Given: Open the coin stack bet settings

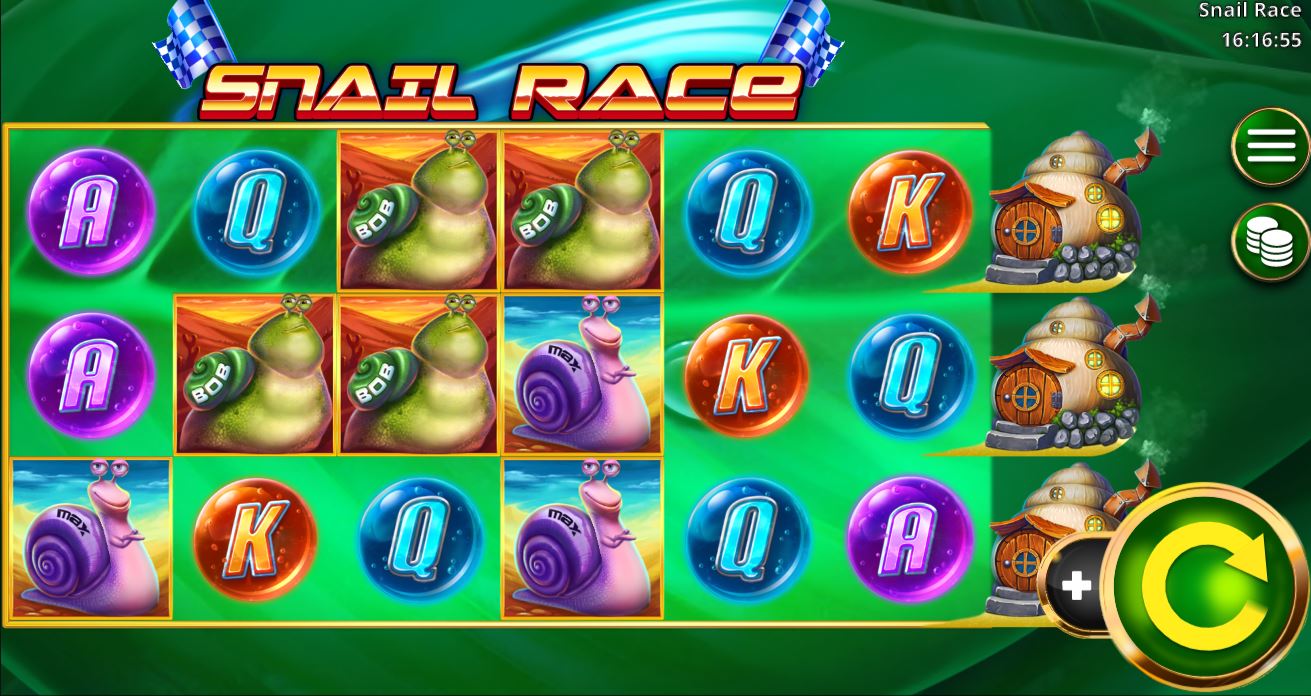Looking at the screenshot, I should click(1270, 242).
